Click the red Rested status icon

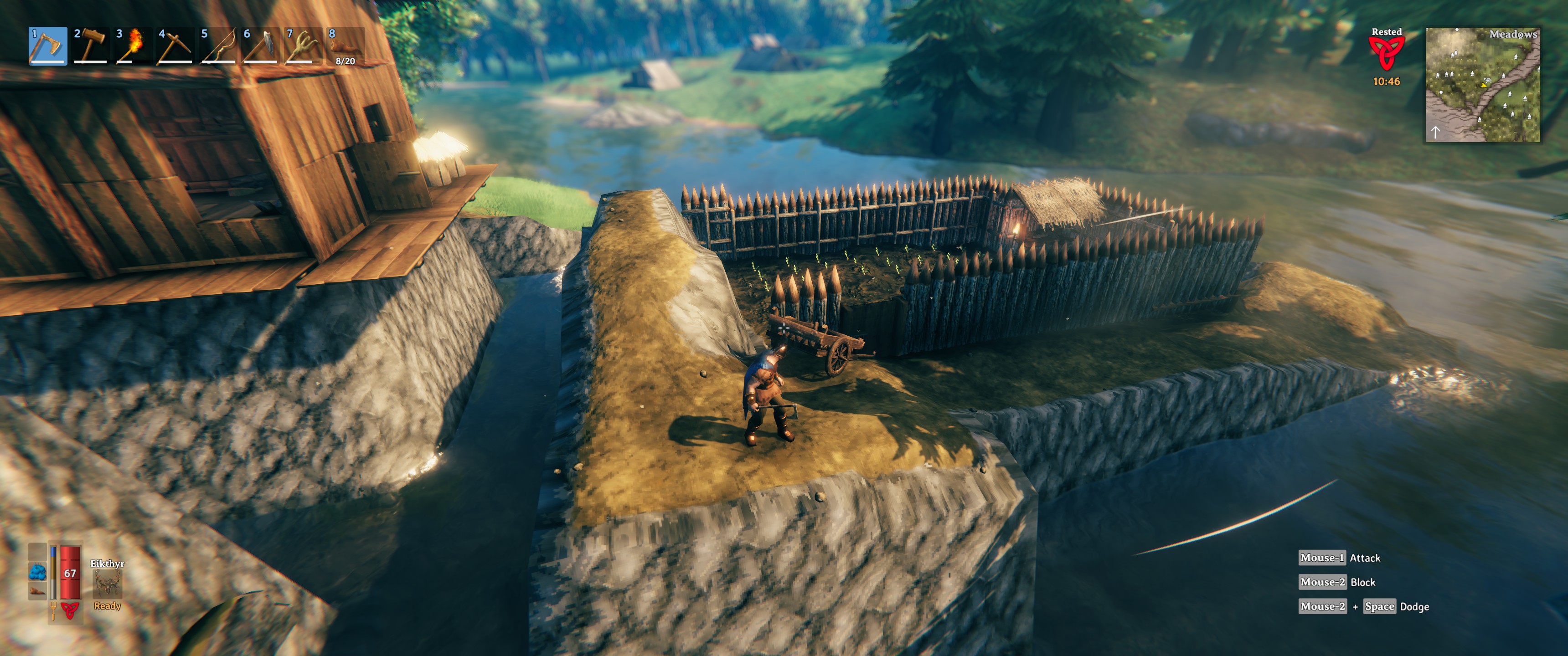(1386, 54)
